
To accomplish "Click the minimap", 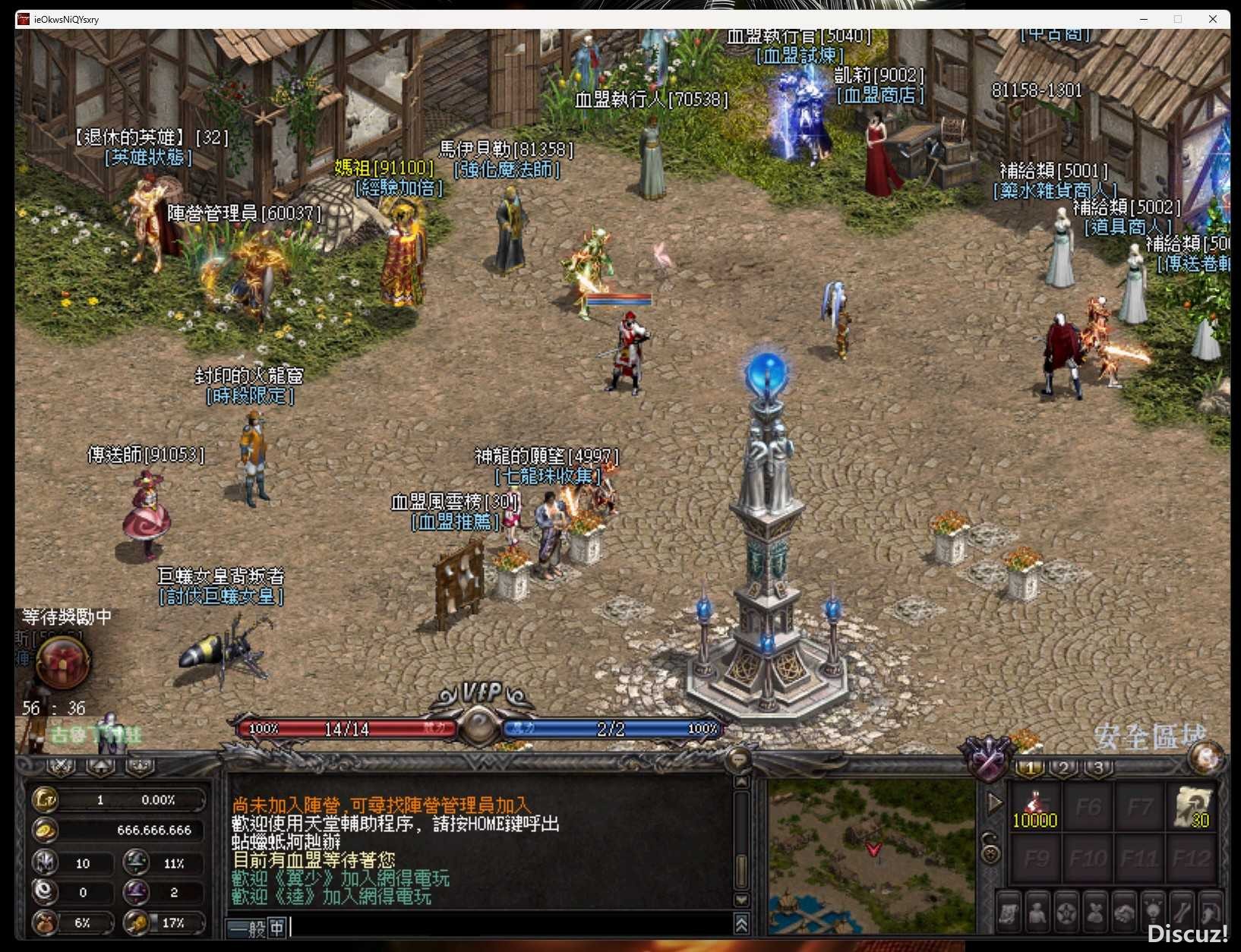I will tap(871, 856).
